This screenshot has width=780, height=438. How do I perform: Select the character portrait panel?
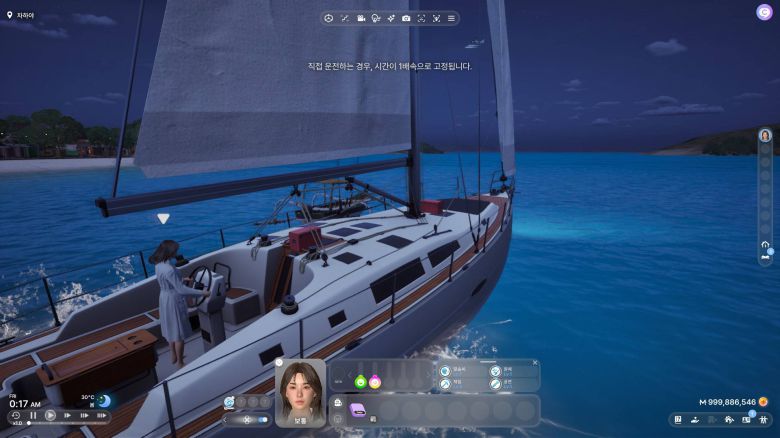point(300,392)
